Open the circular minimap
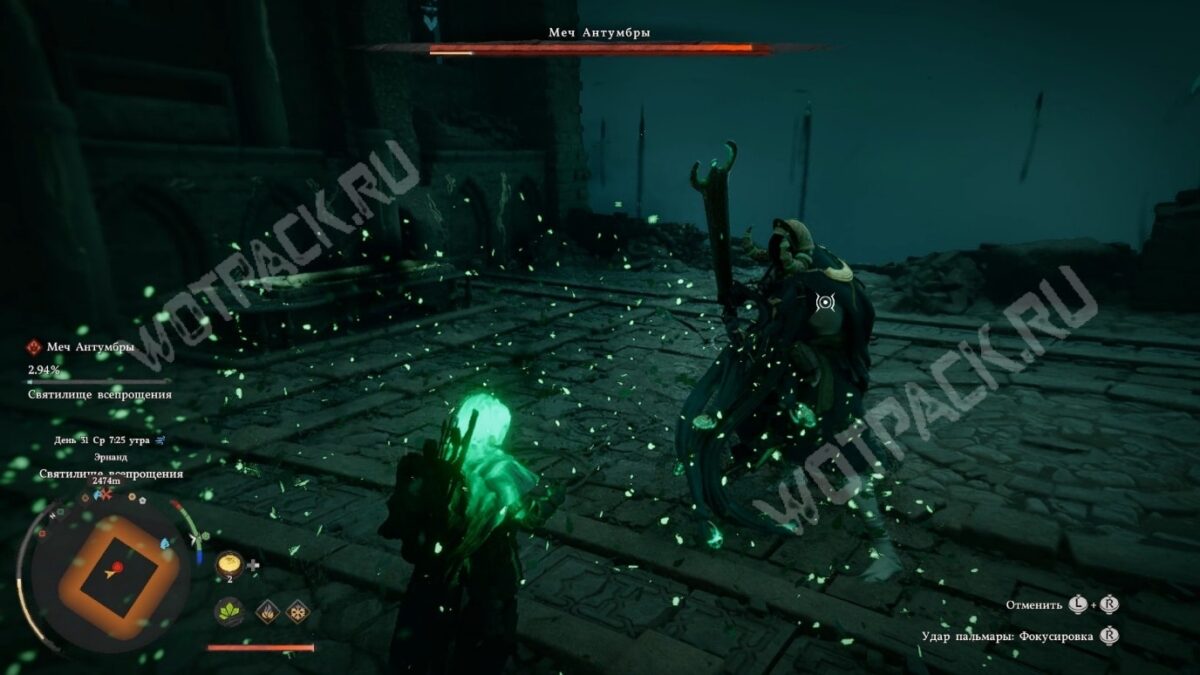The height and width of the screenshot is (675, 1200). click(107, 578)
